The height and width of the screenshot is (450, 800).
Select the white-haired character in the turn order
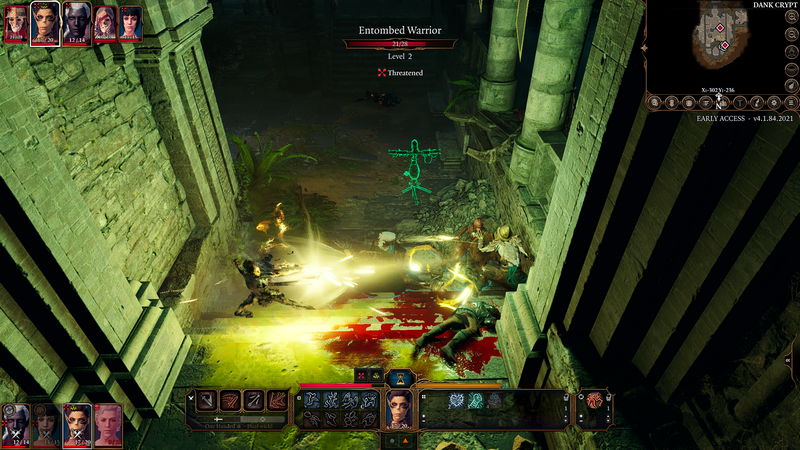tap(76, 20)
